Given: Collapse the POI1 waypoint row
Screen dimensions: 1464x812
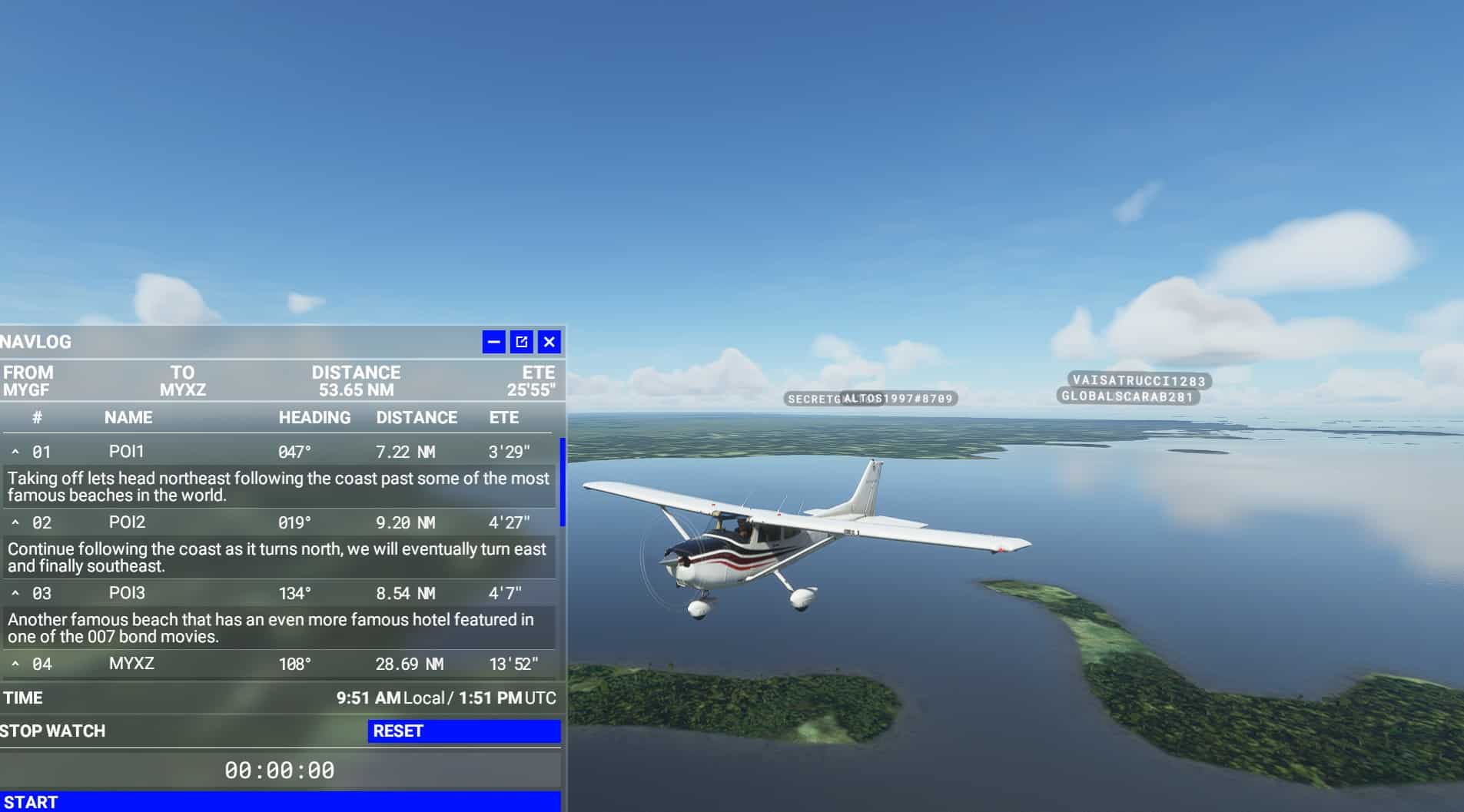Looking at the screenshot, I should (15, 452).
